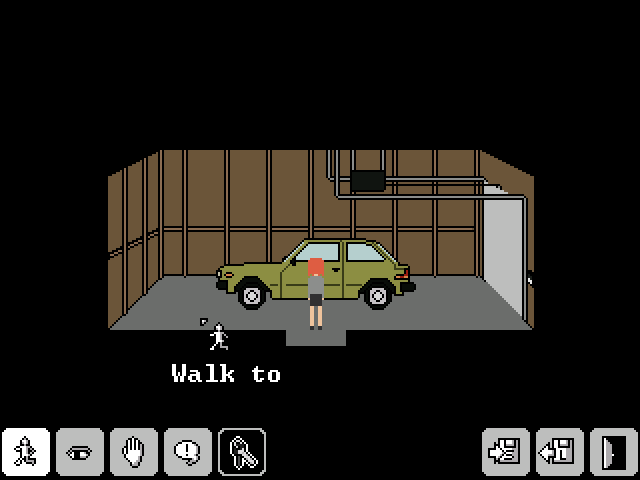Quit the game via the door icon
640x480 pixels.
pyautogui.click(x=612, y=451)
